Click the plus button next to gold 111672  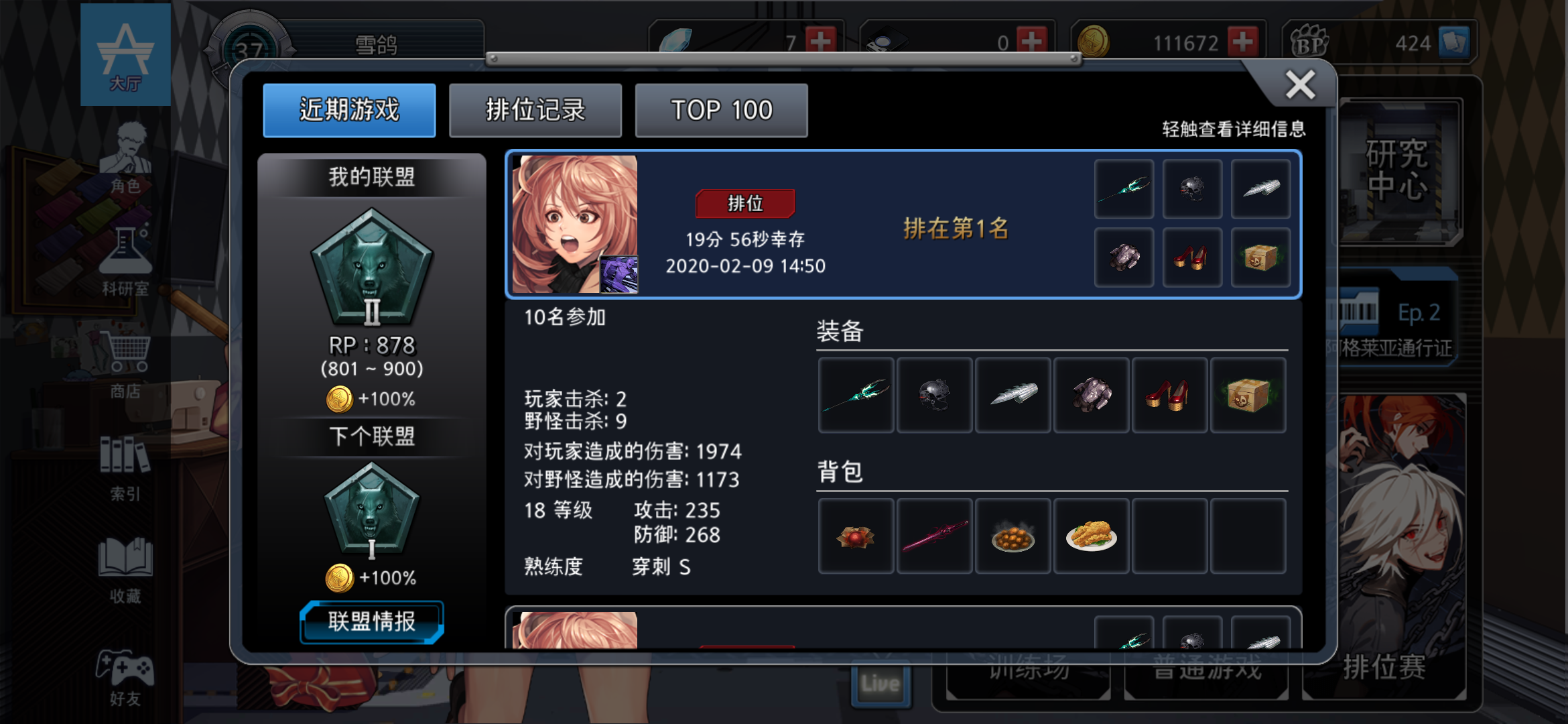click(1243, 42)
